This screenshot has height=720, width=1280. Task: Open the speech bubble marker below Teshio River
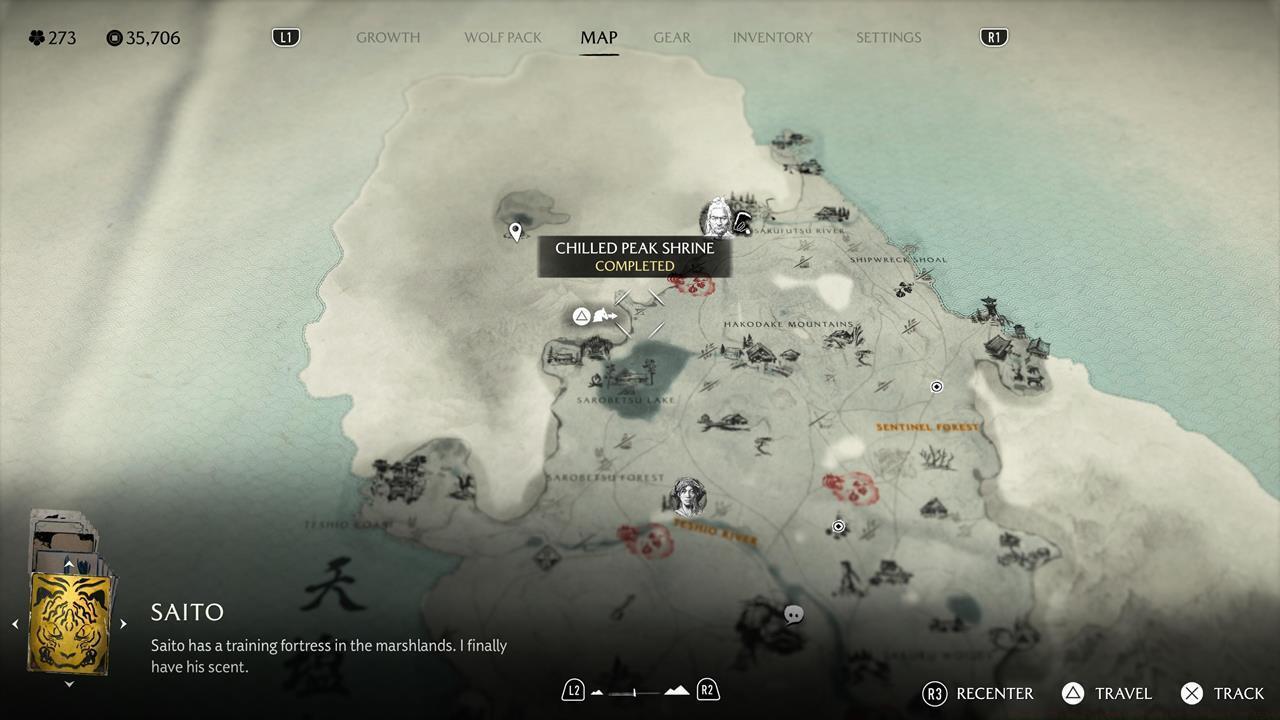tap(793, 614)
